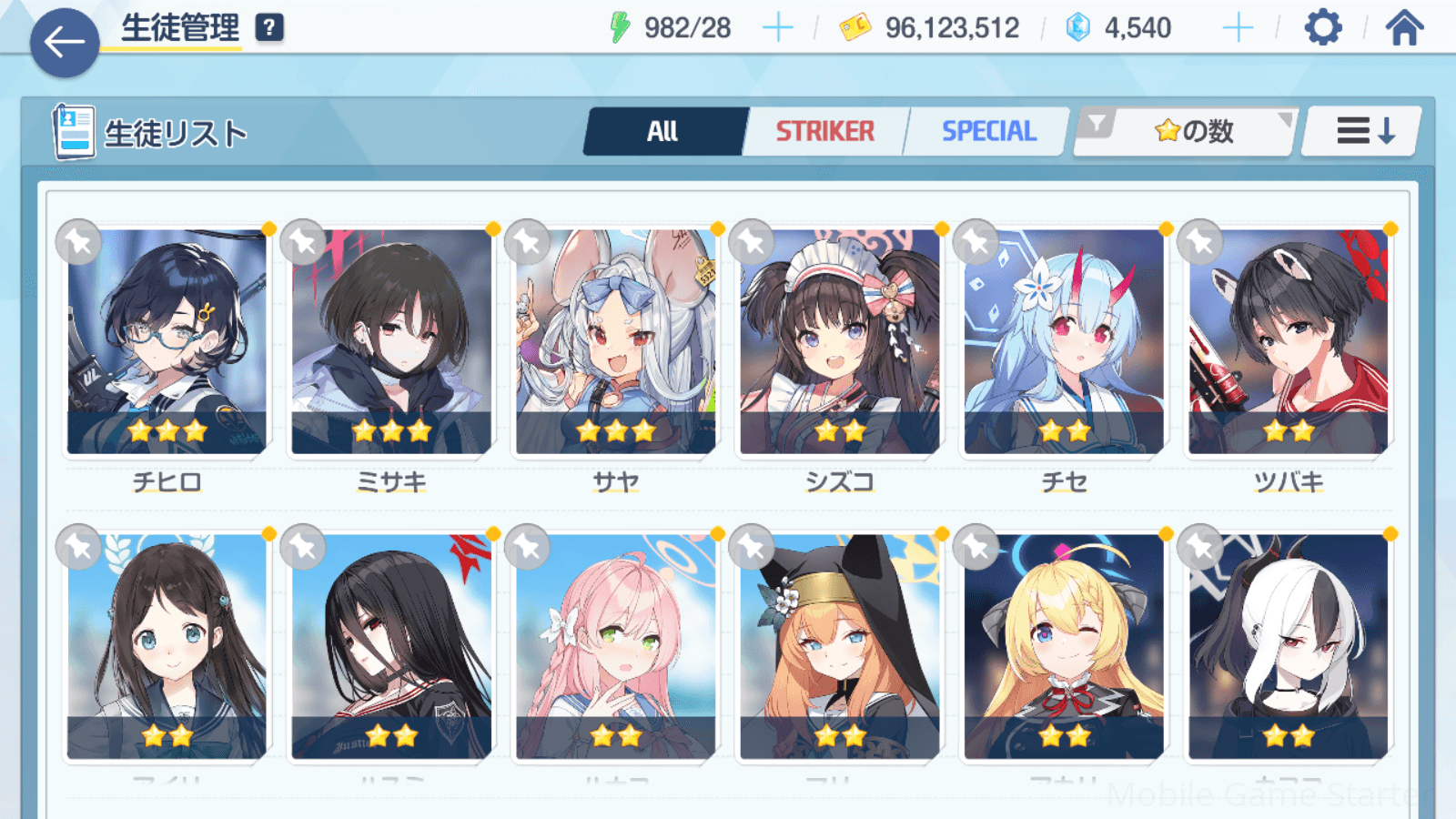Select student チヒロ's card

[x=167, y=341]
